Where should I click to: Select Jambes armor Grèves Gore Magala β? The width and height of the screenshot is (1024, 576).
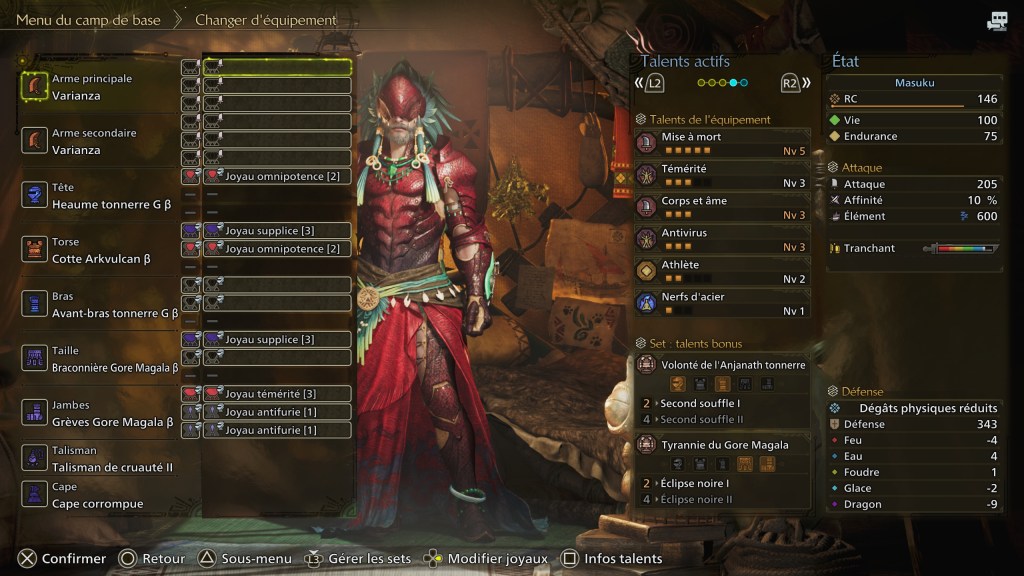click(x=100, y=413)
